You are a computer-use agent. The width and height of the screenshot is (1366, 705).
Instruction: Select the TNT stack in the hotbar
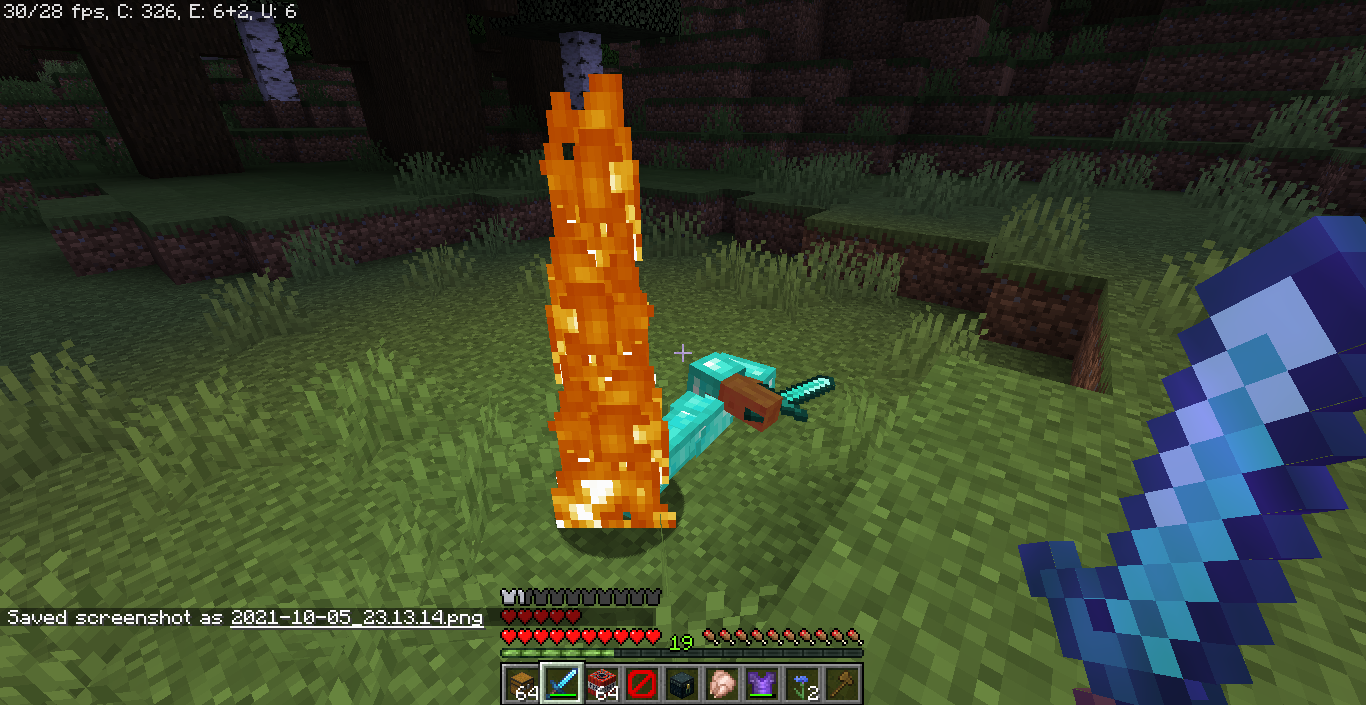(601, 684)
